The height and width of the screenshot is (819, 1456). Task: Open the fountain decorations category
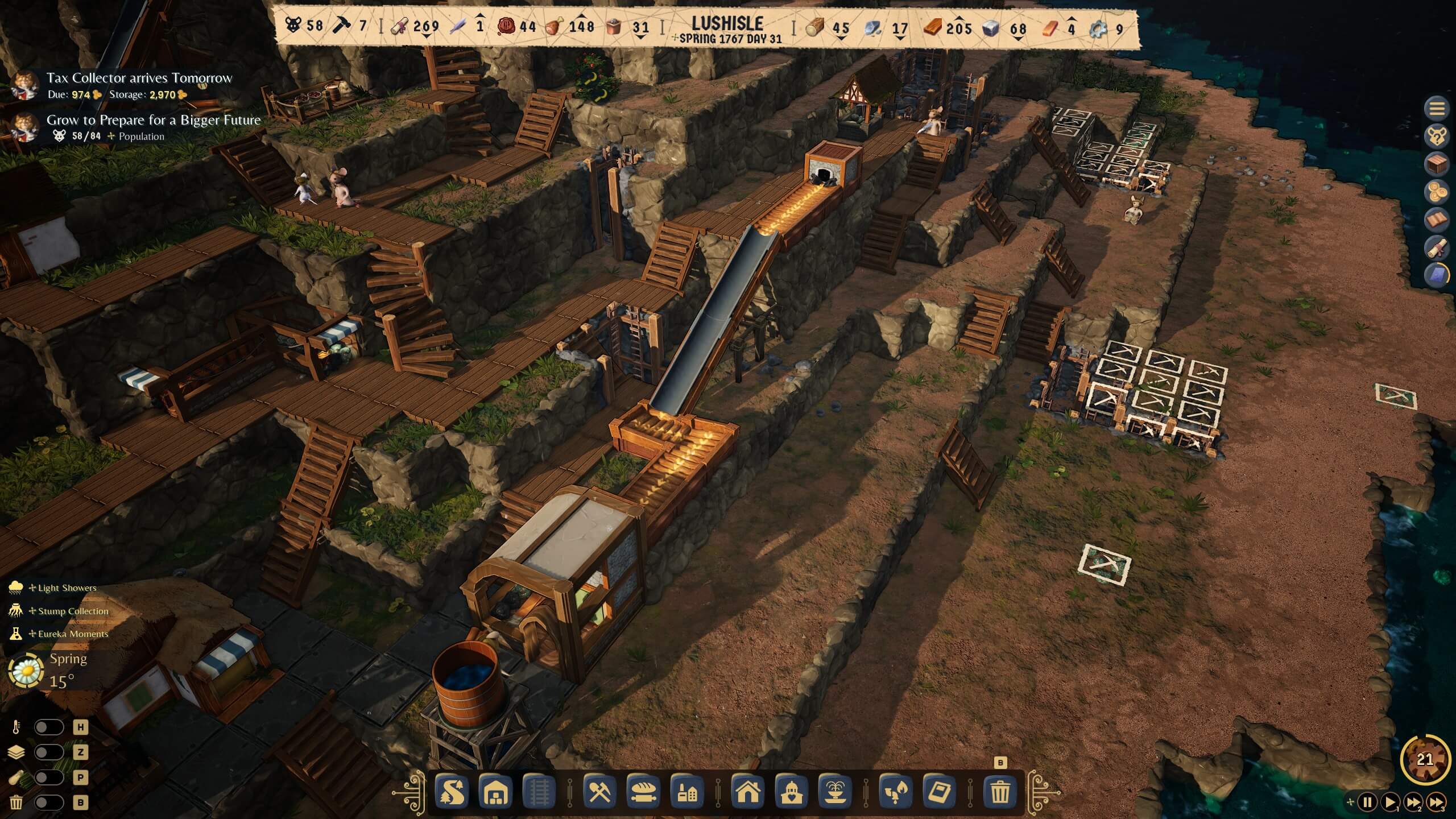click(835, 792)
